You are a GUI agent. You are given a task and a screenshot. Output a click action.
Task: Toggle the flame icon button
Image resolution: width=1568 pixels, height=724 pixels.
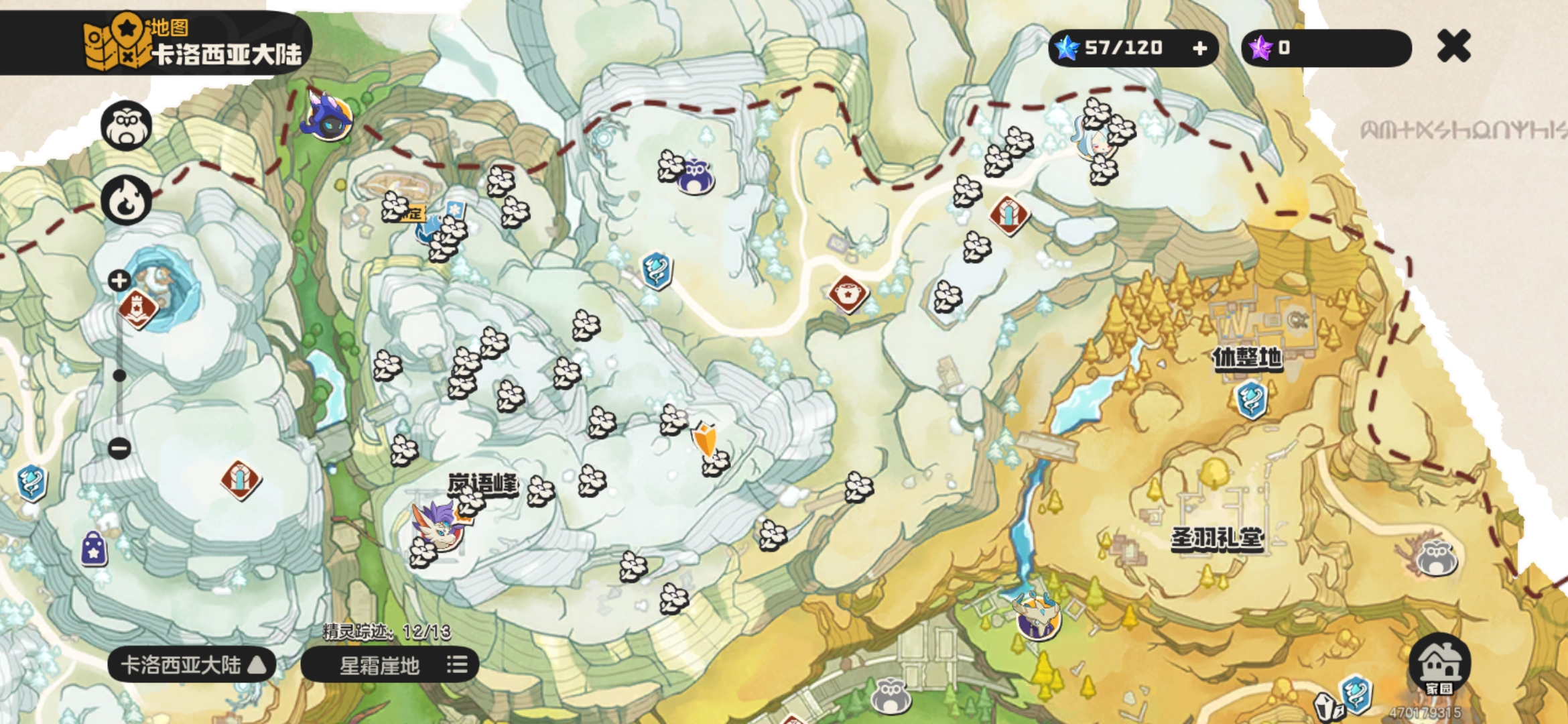coord(126,200)
